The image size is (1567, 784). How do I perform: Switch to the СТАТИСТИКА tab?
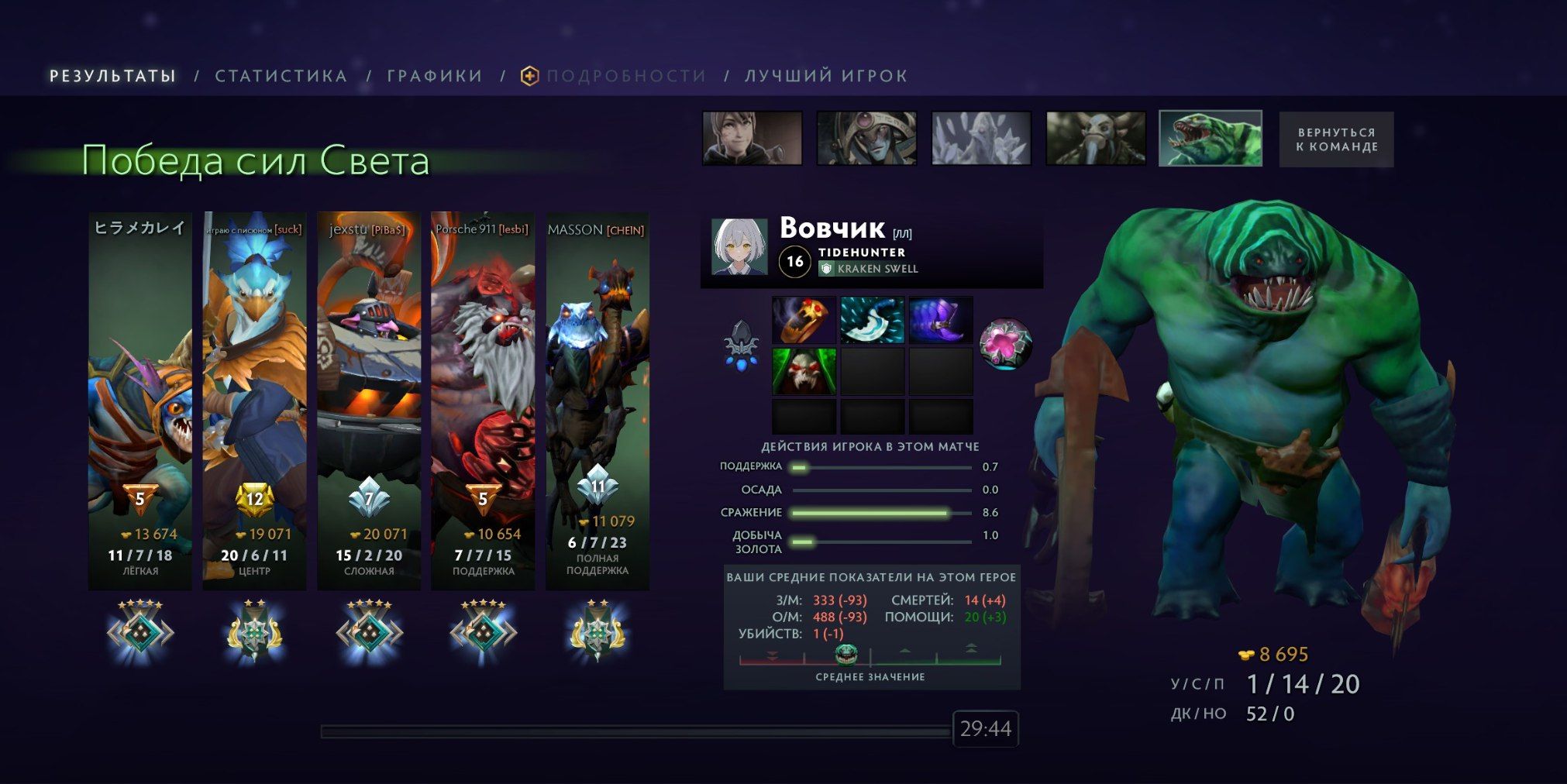pos(282,75)
